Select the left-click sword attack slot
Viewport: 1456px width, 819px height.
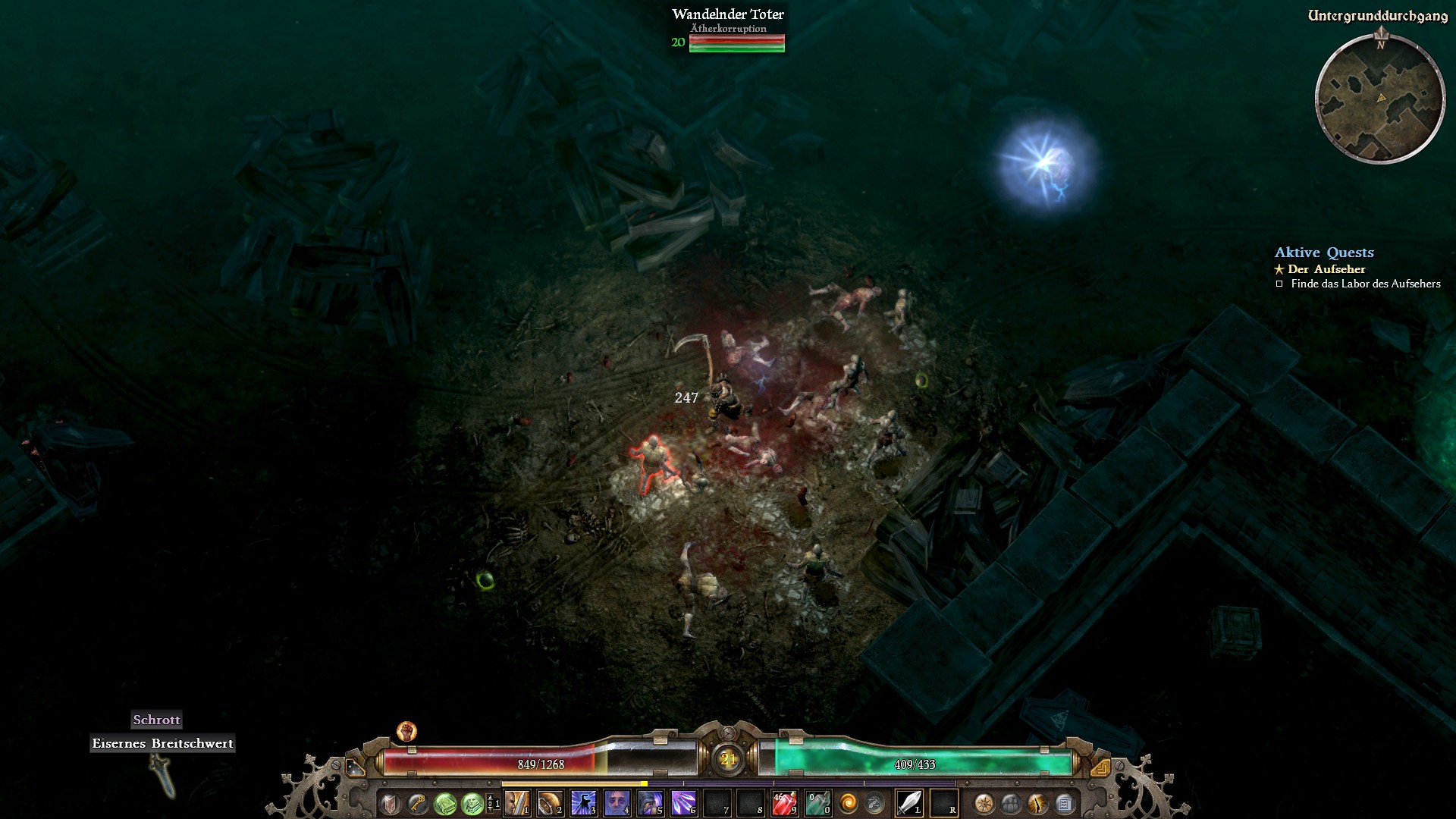909,803
